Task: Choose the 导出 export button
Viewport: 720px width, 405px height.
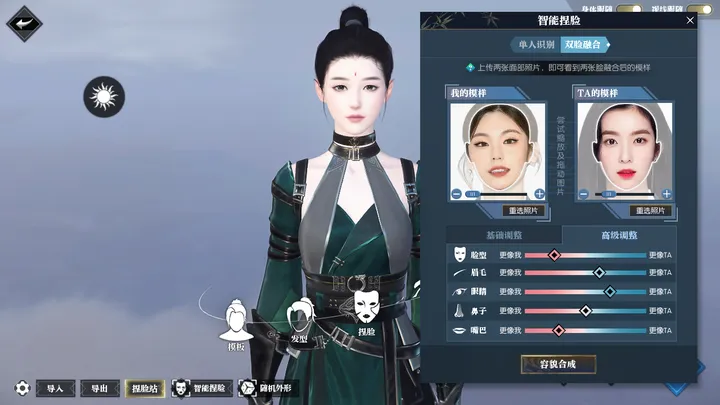Action: click(x=99, y=388)
